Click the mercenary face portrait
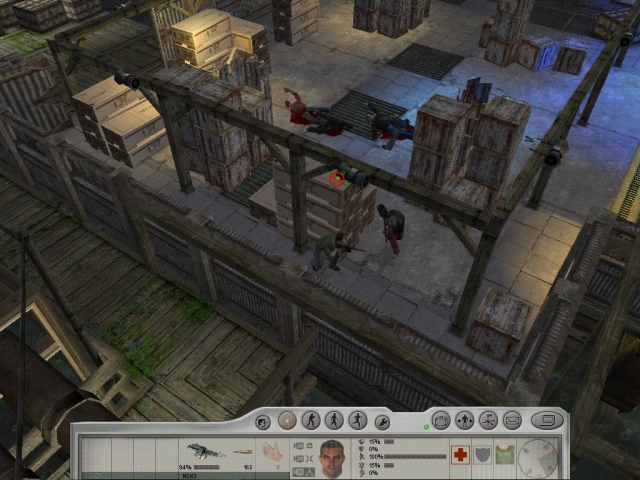Viewport: 640px width, 480px height. point(332,456)
